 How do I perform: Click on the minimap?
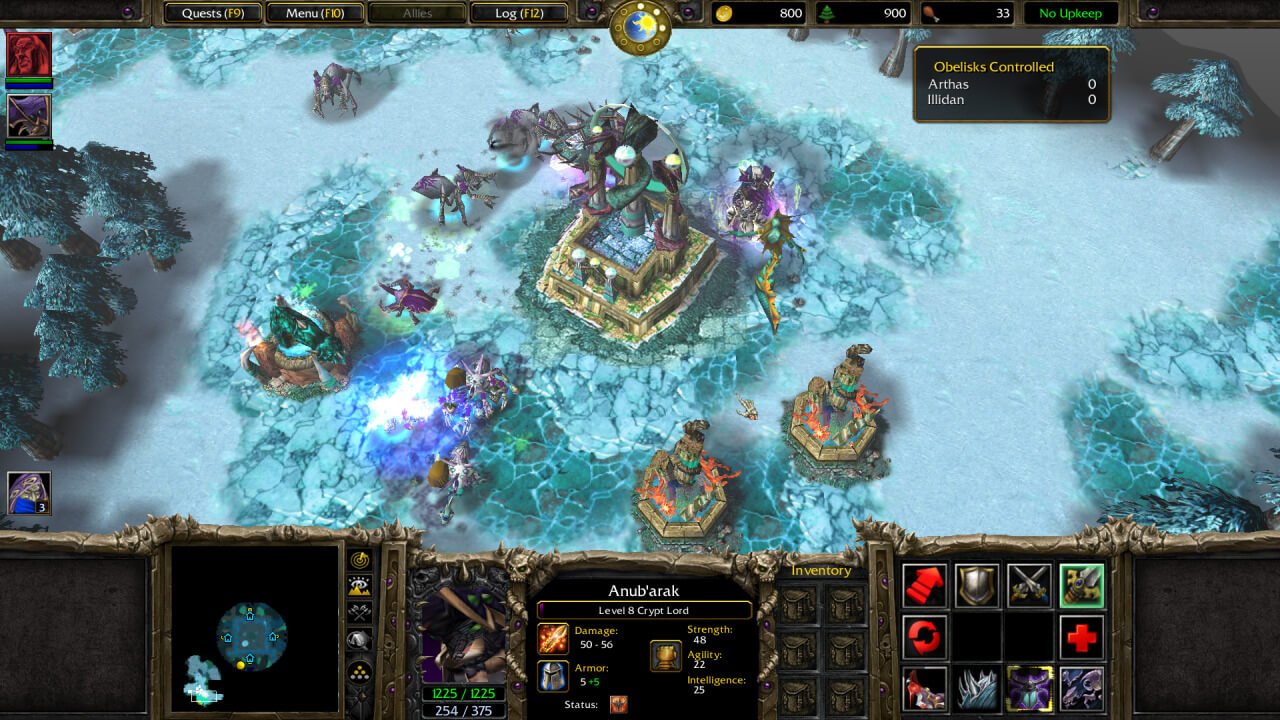tap(254, 628)
